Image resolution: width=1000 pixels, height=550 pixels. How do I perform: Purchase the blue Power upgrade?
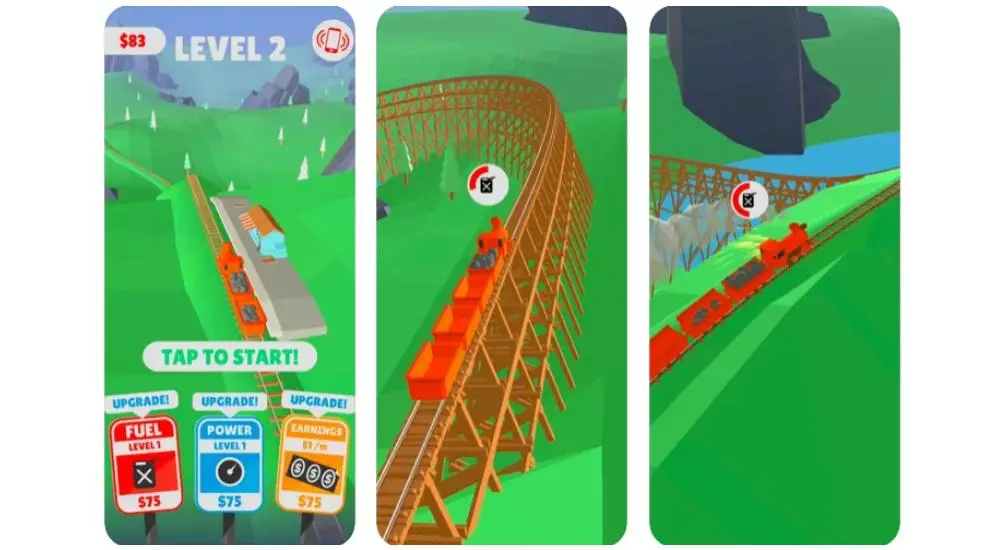(230, 464)
